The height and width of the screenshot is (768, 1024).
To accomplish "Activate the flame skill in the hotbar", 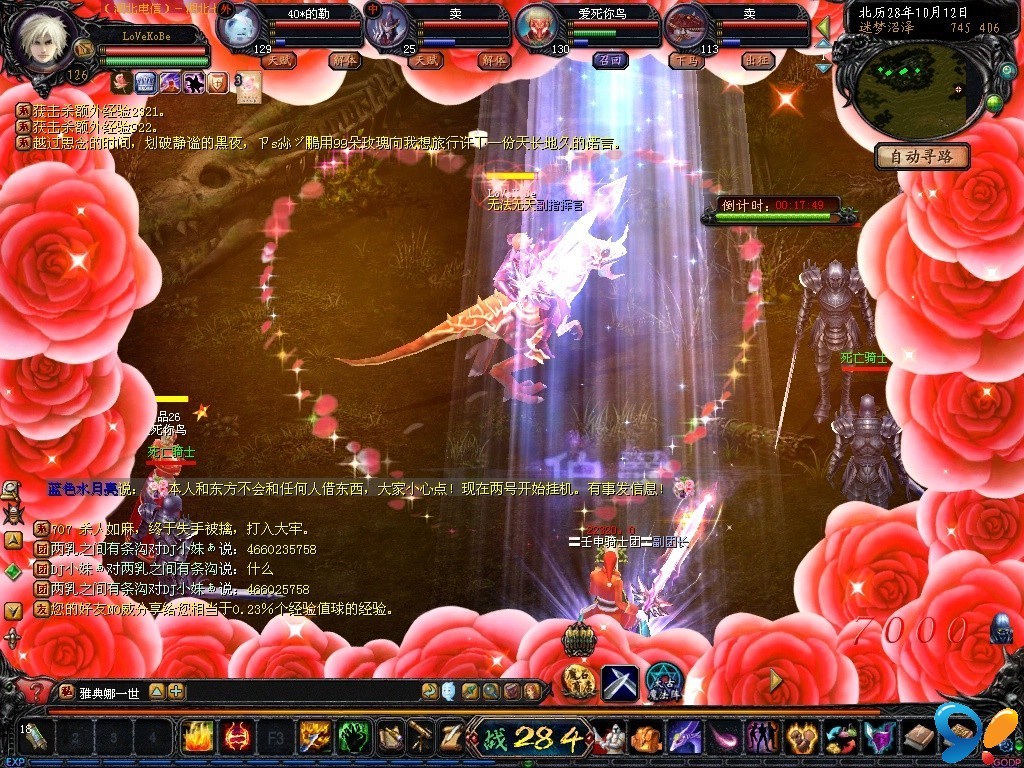I will pyautogui.click(x=197, y=738).
